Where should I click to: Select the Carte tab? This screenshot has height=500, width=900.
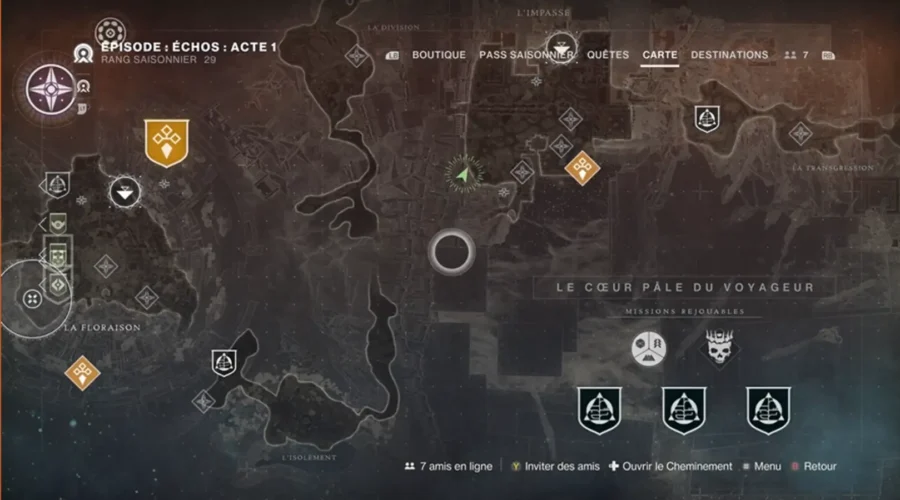[x=660, y=55]
